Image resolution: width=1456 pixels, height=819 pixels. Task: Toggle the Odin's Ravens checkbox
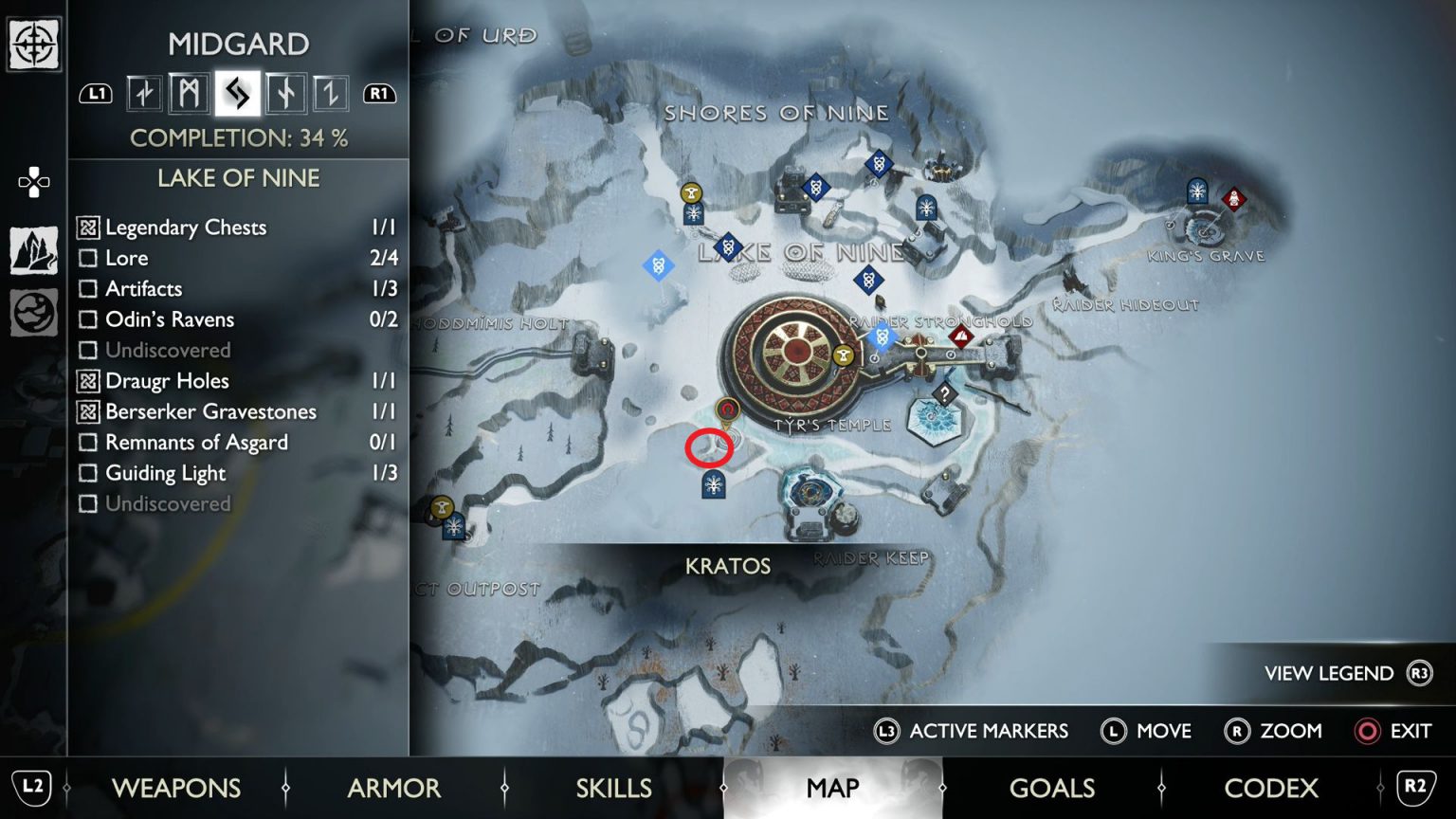pos(90,319)
